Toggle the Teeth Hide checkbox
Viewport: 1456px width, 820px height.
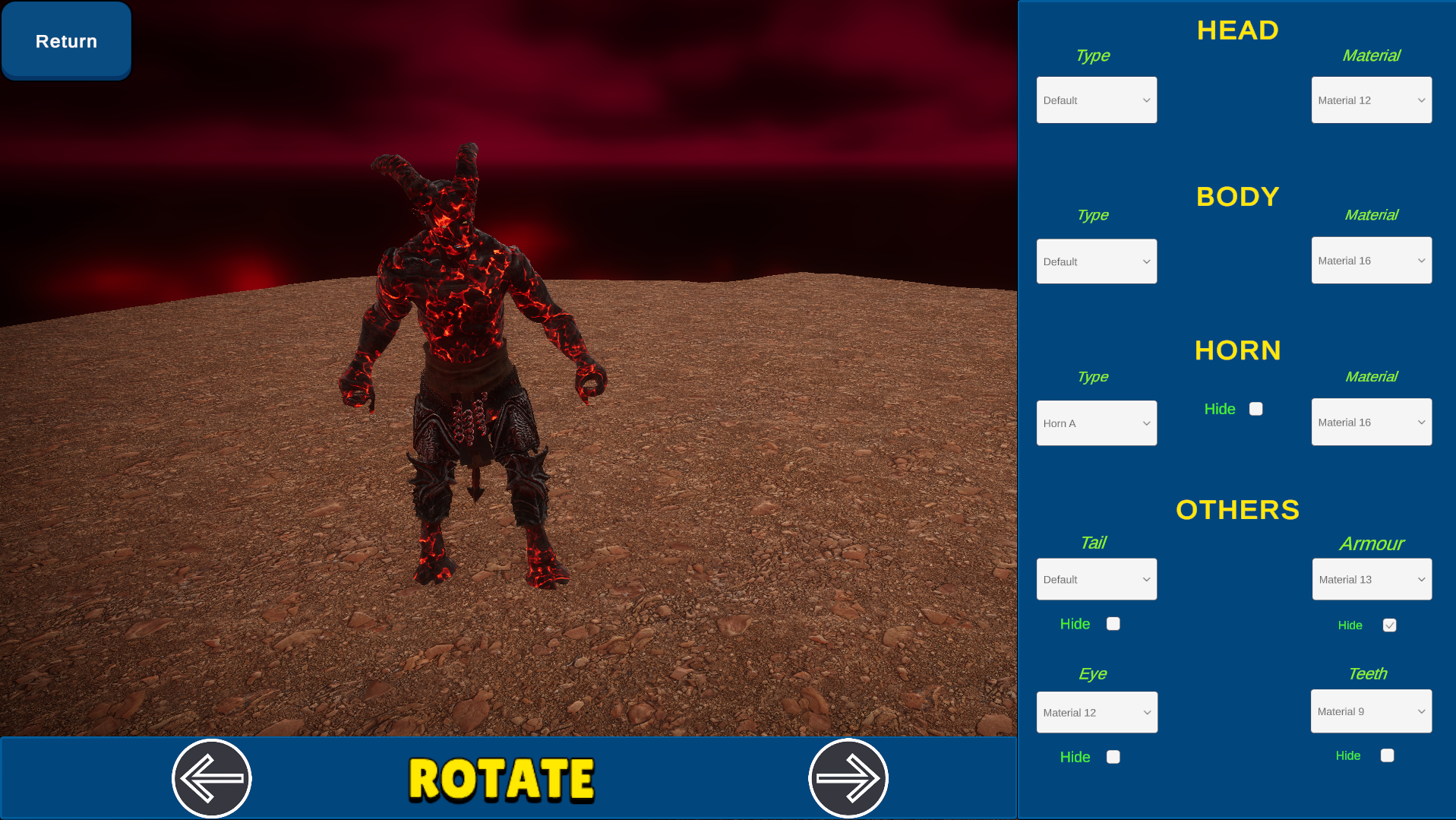click(1388, 755)
